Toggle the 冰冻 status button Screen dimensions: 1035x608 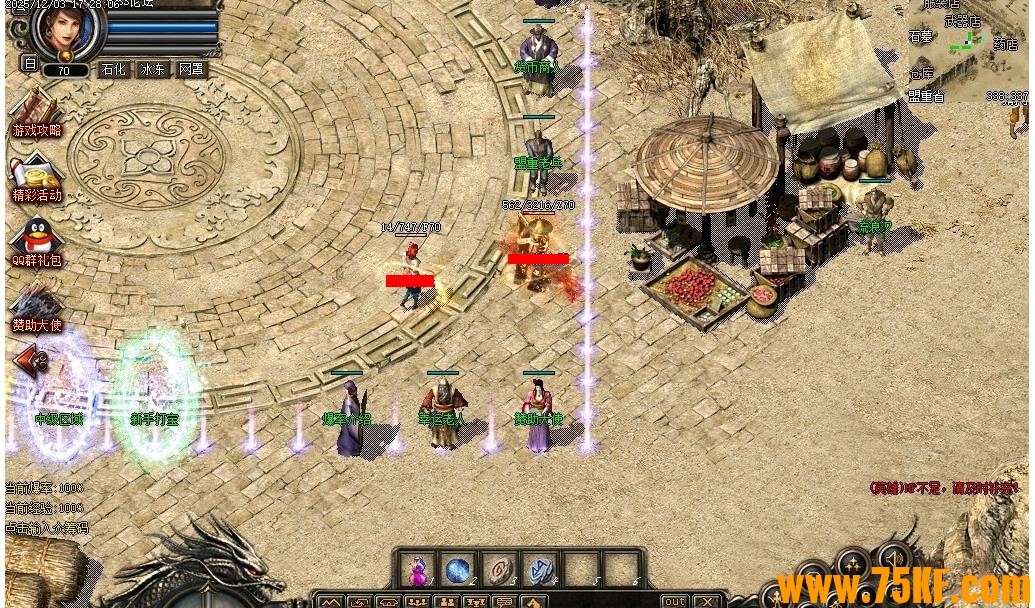pos(152,70)
